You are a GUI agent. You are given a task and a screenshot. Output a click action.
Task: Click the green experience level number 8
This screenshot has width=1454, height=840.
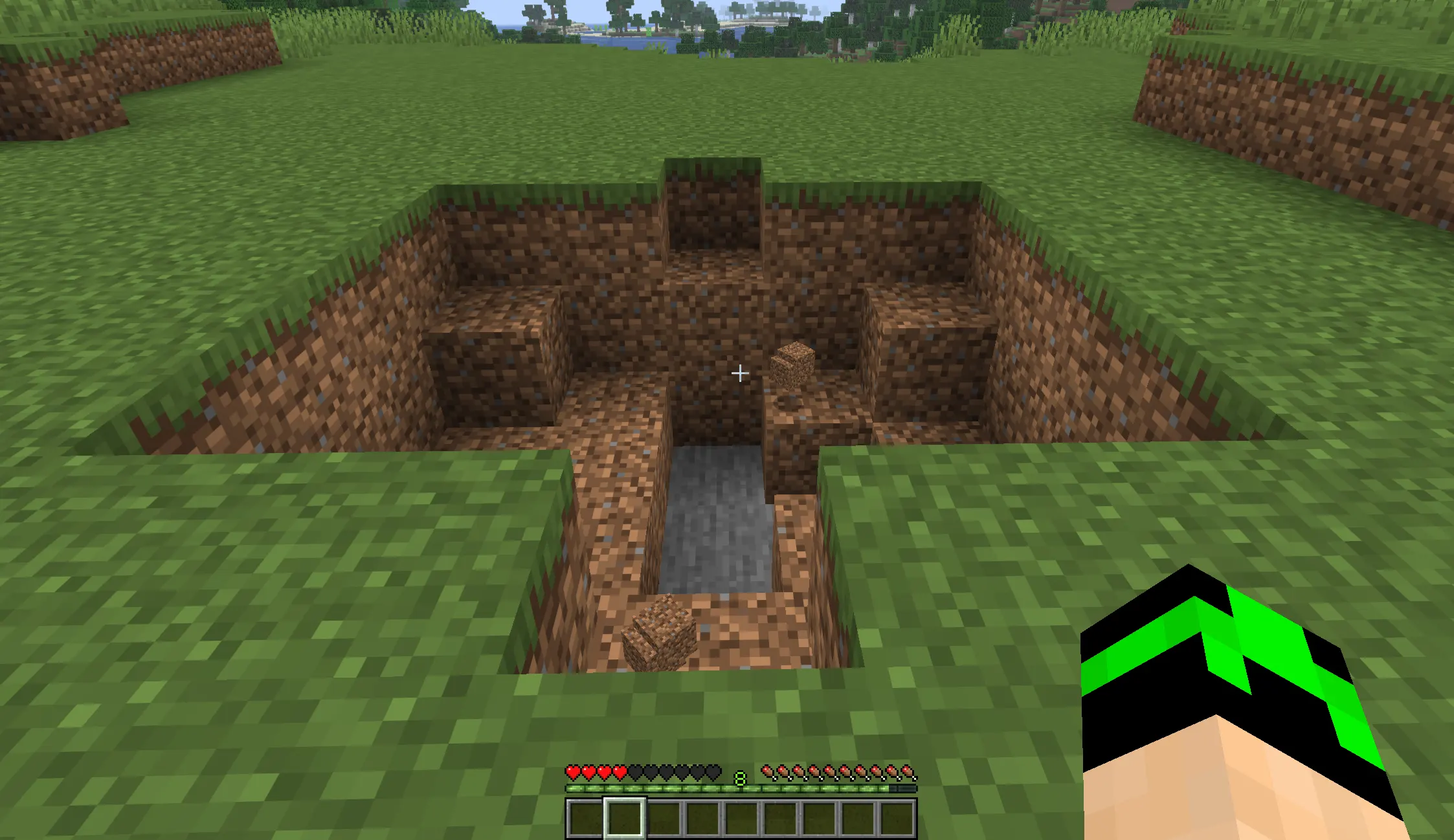739,779
